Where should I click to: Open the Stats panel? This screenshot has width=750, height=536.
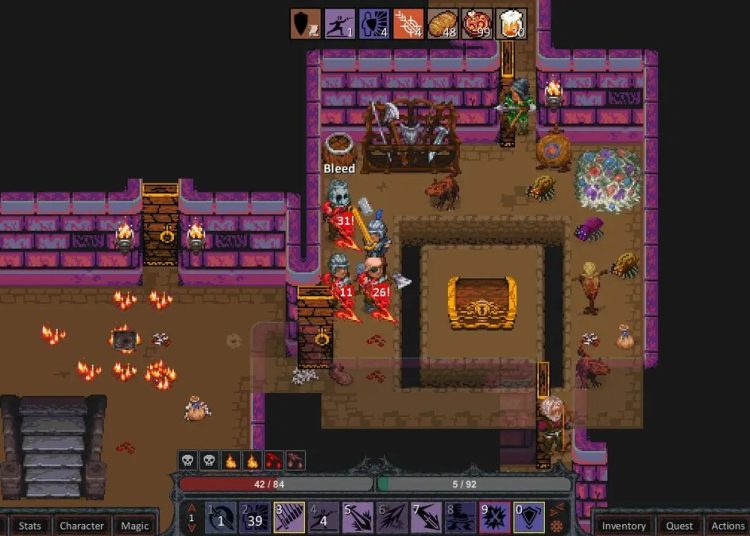tap(30, 525)
